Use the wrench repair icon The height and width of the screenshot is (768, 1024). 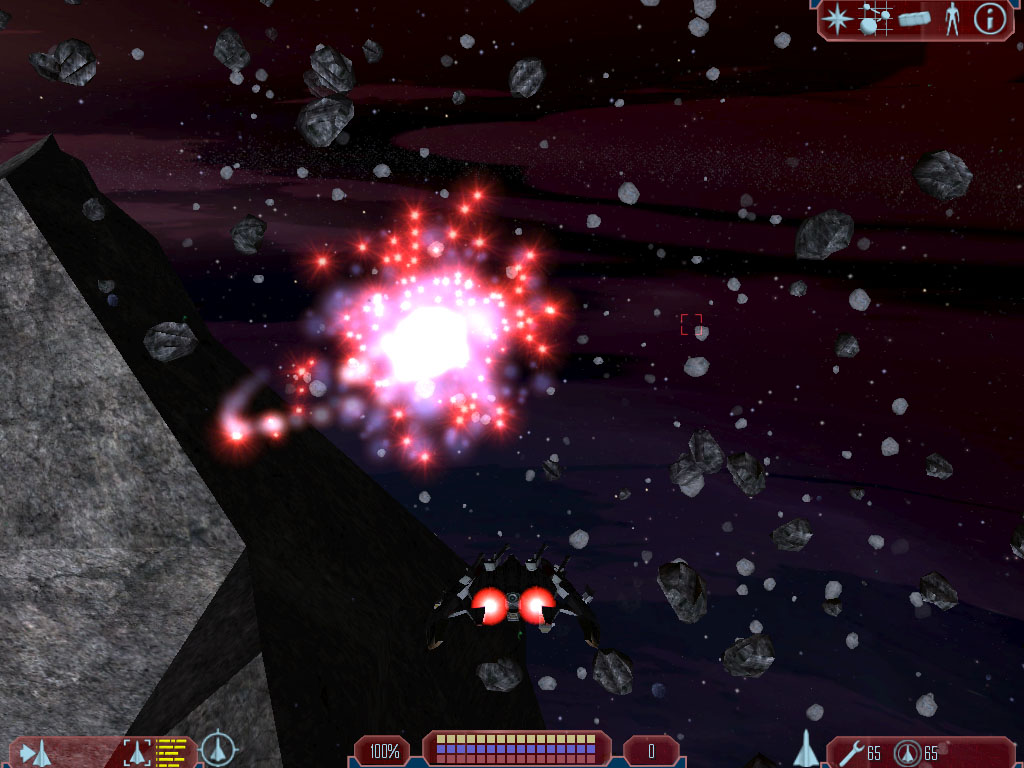[851, 752]
